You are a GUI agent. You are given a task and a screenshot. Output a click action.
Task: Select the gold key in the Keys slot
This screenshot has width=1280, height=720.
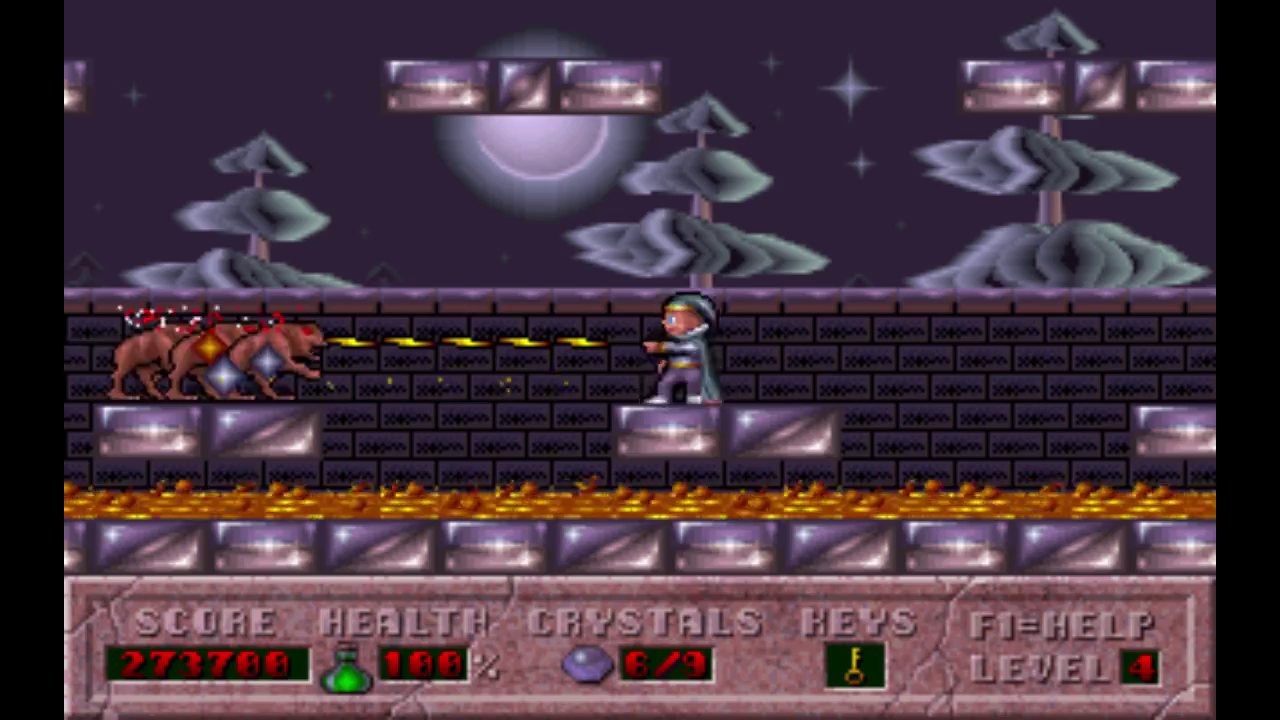[854, 666]
